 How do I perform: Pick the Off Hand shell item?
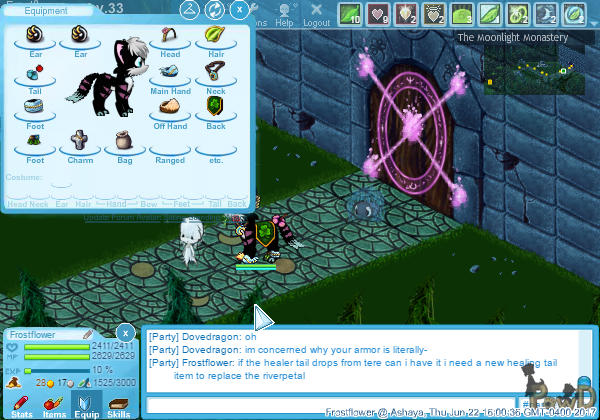170,108
